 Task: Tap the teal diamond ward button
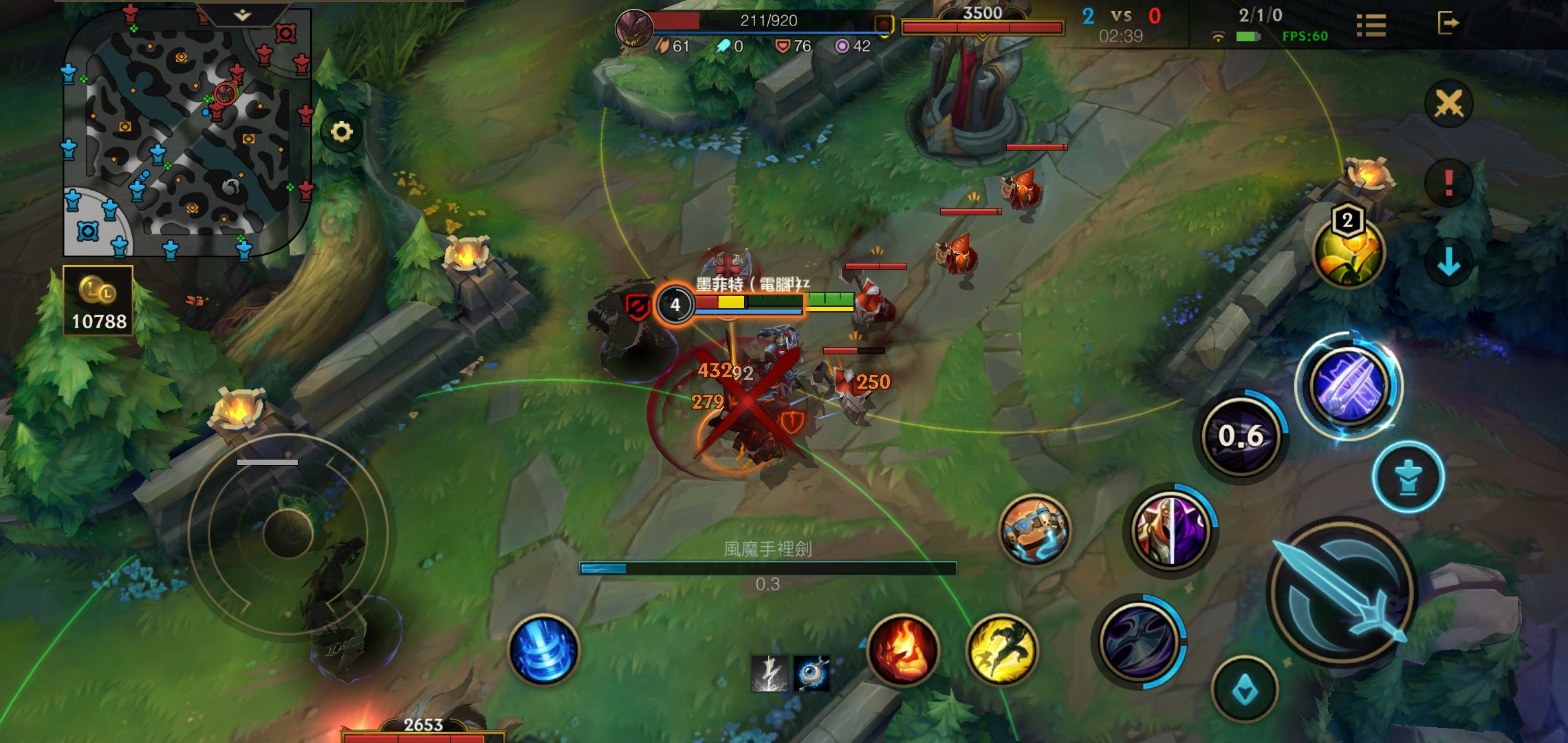pos(1244,690)
